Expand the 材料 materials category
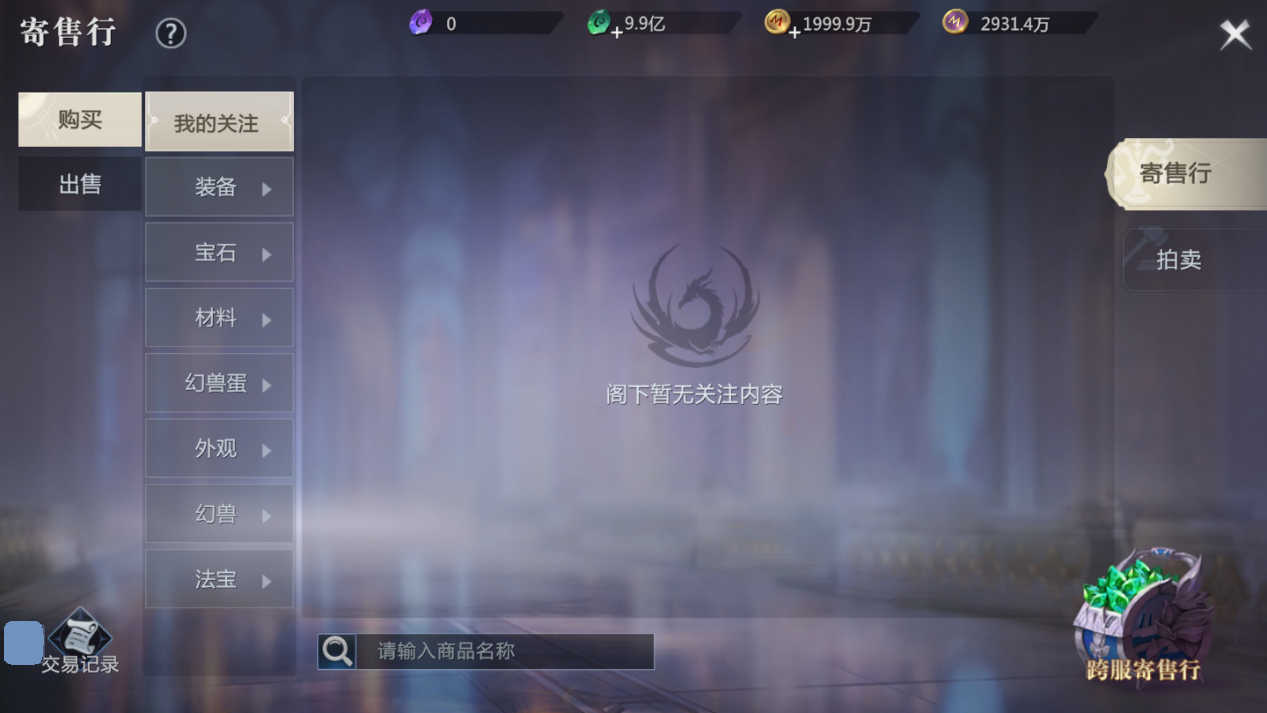The width and height of the screenshot is (1267, 713). (x=219, y=318)
